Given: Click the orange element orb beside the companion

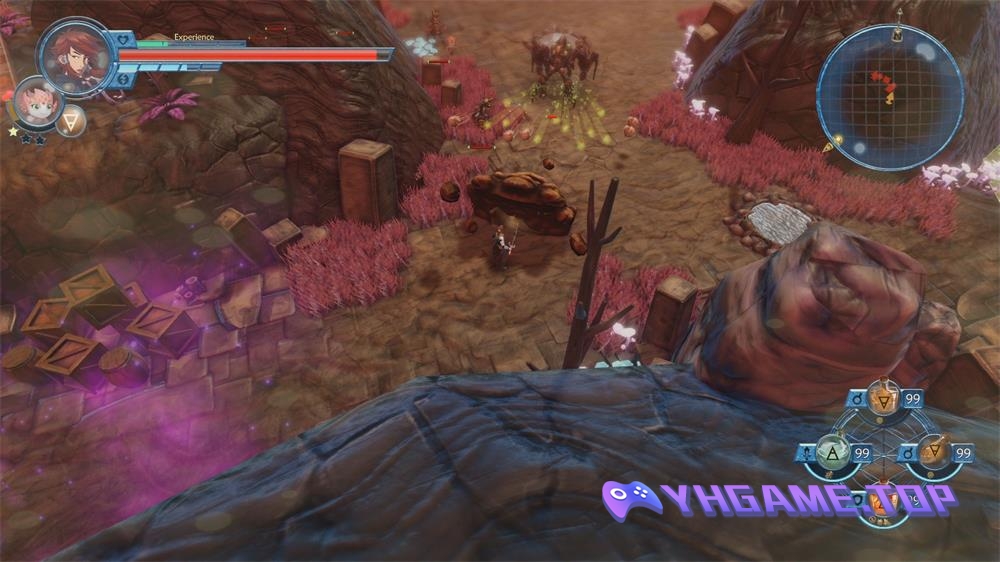Looking at the screenshot, I should [x=71, y=120].
